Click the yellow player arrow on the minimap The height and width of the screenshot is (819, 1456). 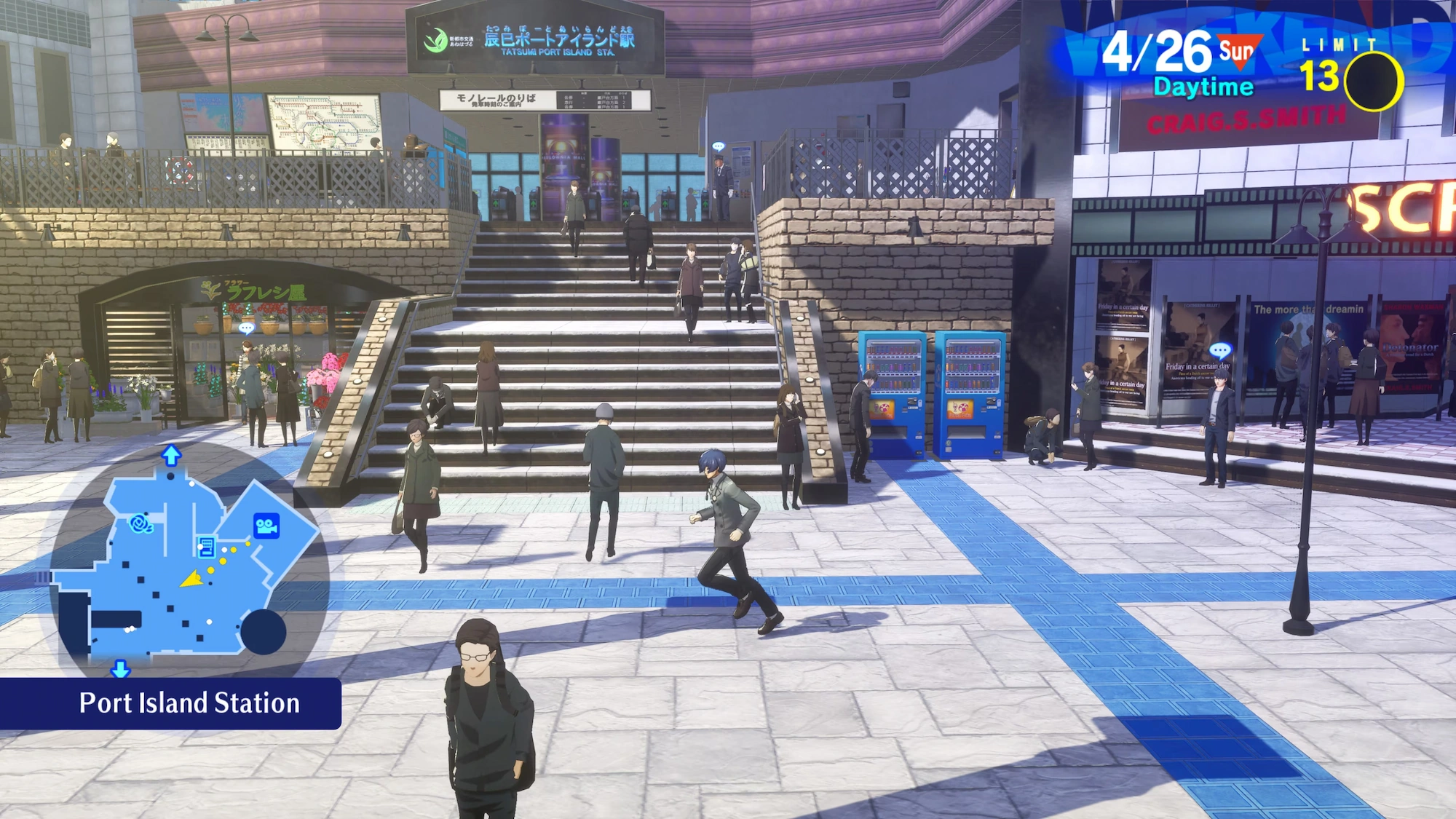pos(192,579)
